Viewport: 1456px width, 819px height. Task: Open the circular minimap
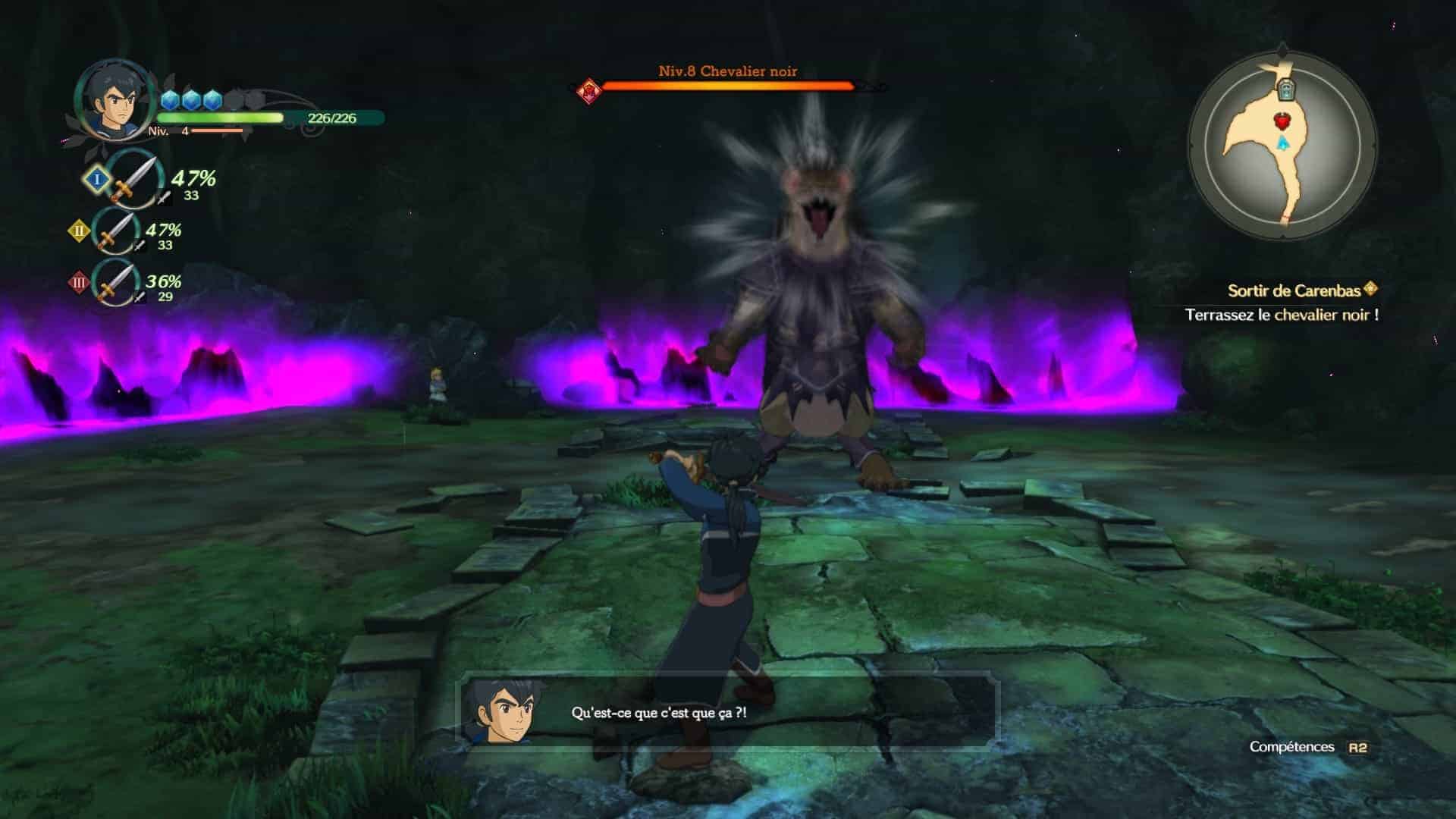pyautogui.click(x=1282, y=146)
